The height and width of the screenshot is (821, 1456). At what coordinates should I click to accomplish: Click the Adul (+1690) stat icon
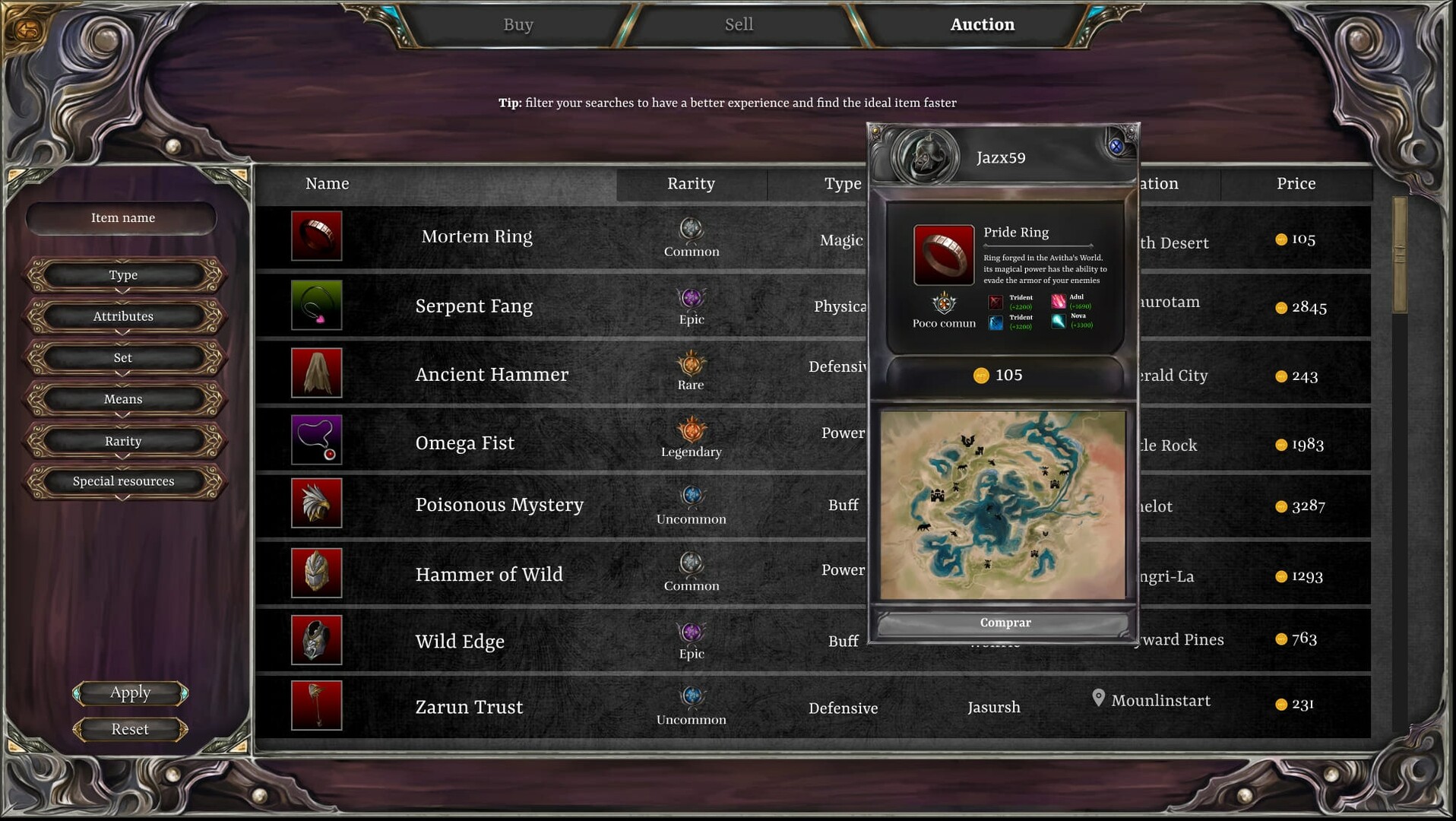pos(1058,301)
